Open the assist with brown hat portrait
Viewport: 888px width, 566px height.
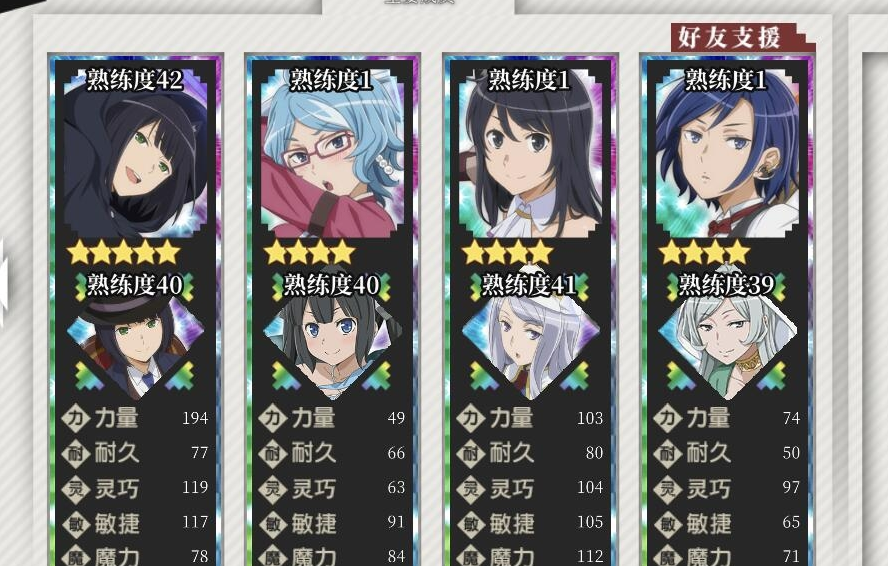[x=134, y=345]
